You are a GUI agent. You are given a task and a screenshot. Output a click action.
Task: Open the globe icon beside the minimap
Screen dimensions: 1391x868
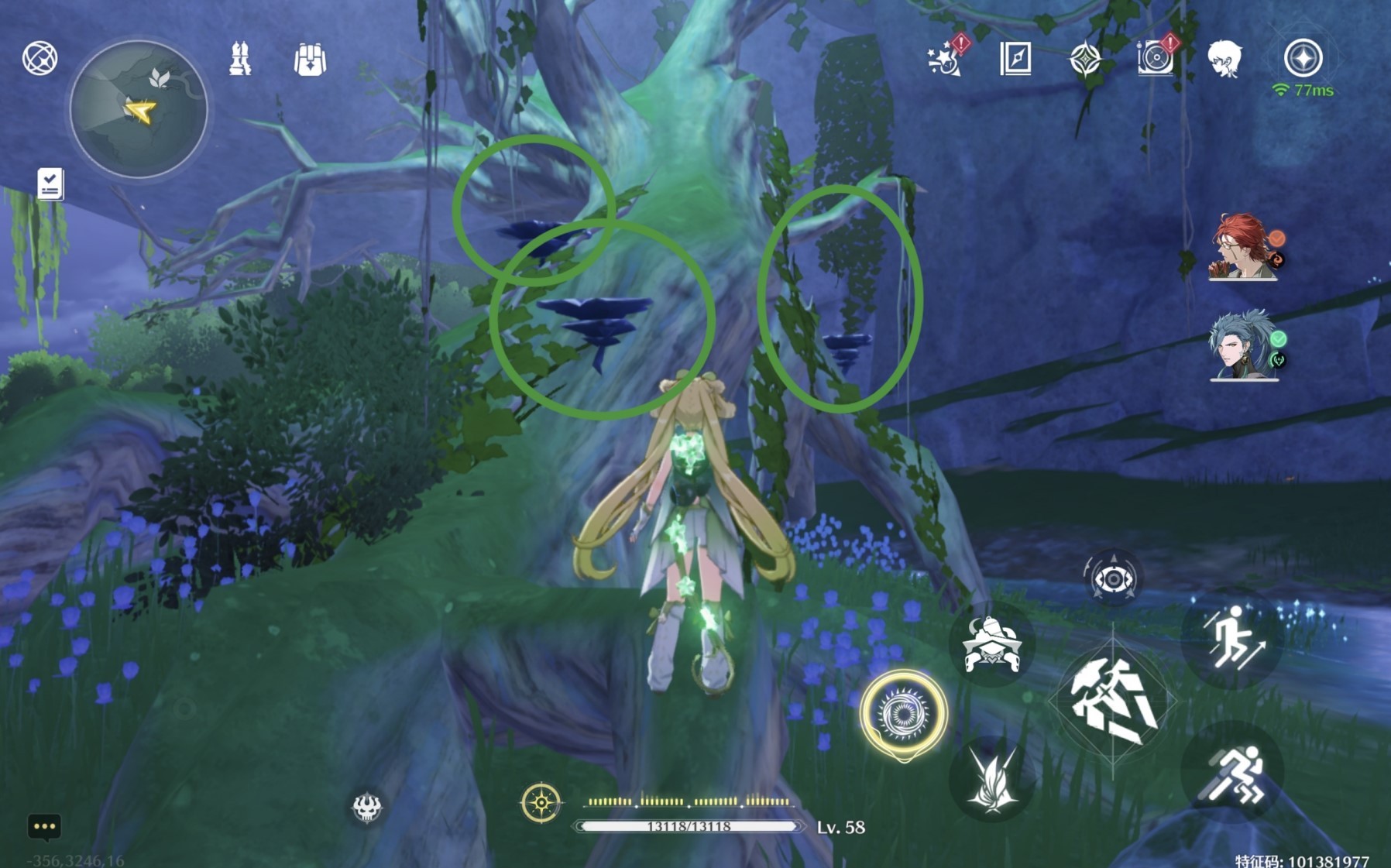[39, 58]
